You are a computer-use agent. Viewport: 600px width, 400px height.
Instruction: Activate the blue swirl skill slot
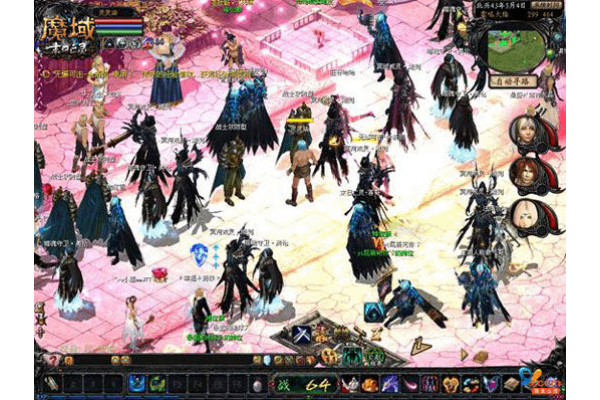pyautogui.click(x=135, y=384)
